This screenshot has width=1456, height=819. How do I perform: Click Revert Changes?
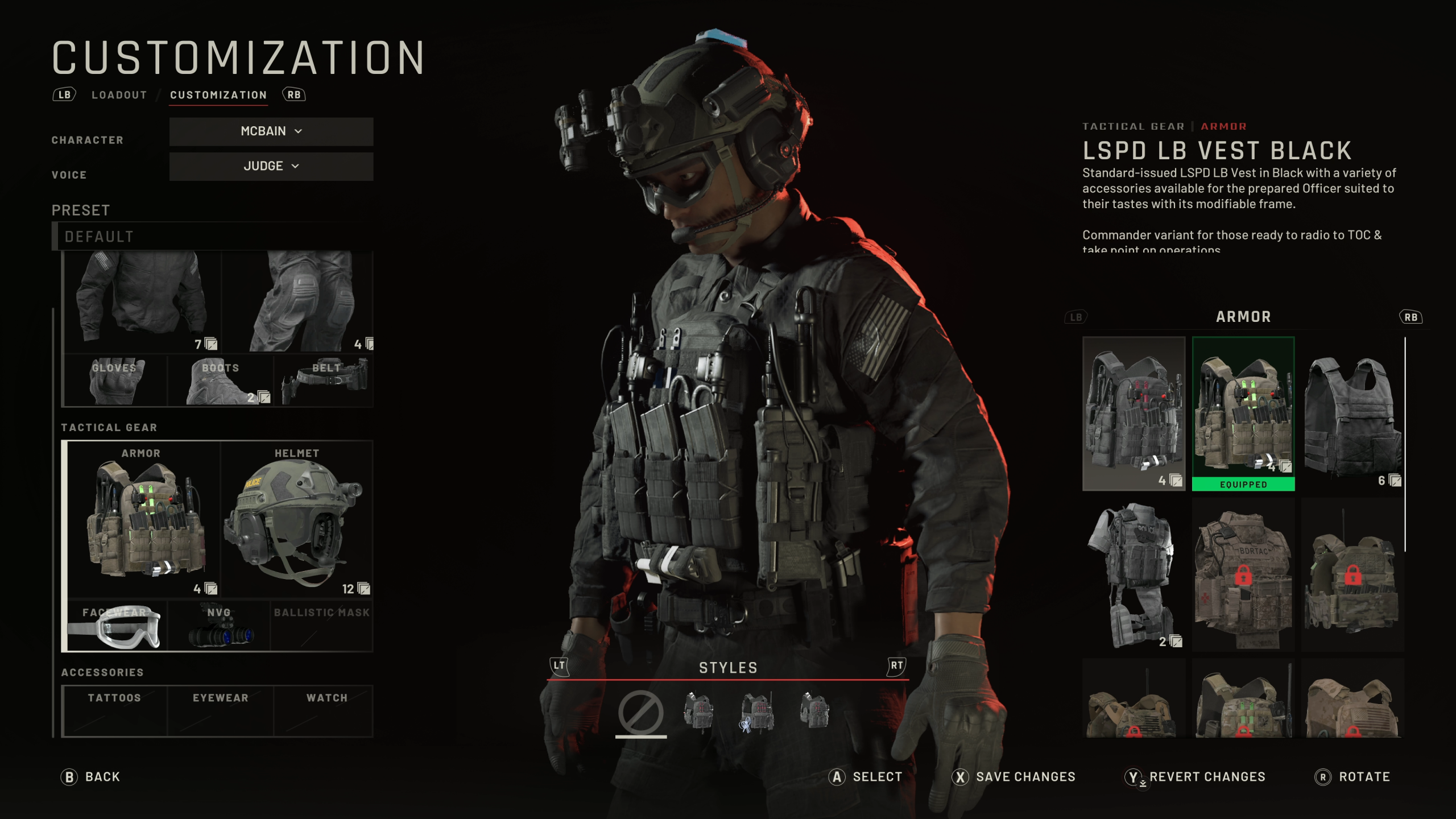[1195, 777]
